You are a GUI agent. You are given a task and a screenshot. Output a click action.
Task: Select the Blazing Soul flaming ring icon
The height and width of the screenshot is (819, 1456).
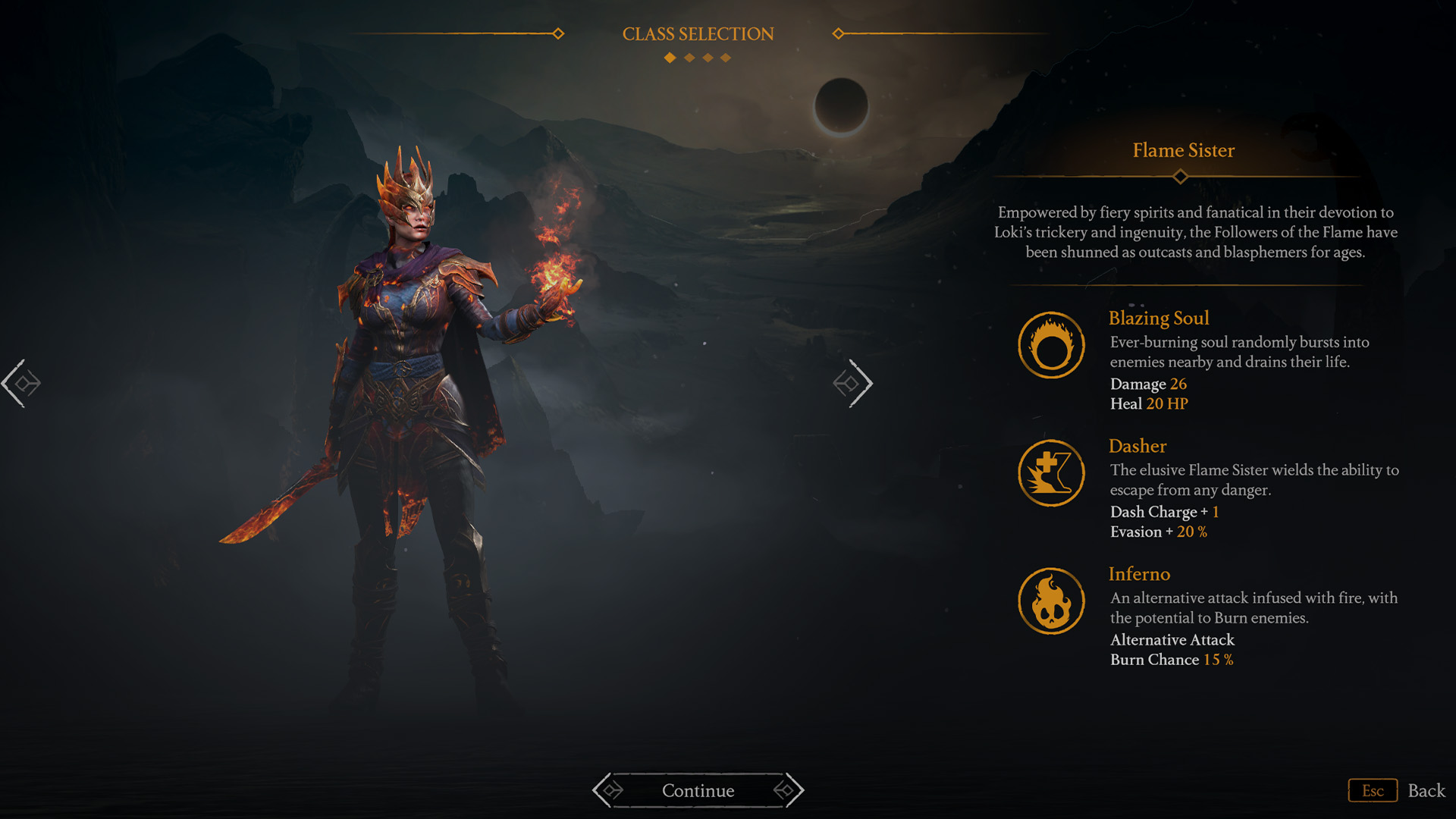[1051, 346]
